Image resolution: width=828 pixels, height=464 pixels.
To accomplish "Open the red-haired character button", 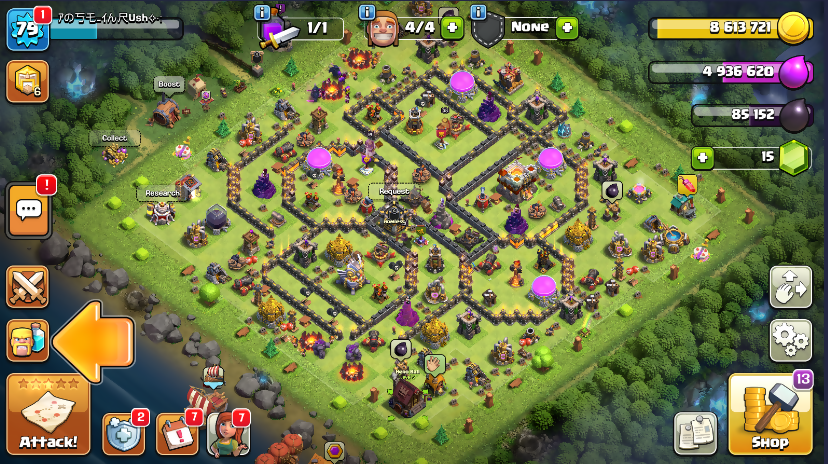I will click(227, 434).
